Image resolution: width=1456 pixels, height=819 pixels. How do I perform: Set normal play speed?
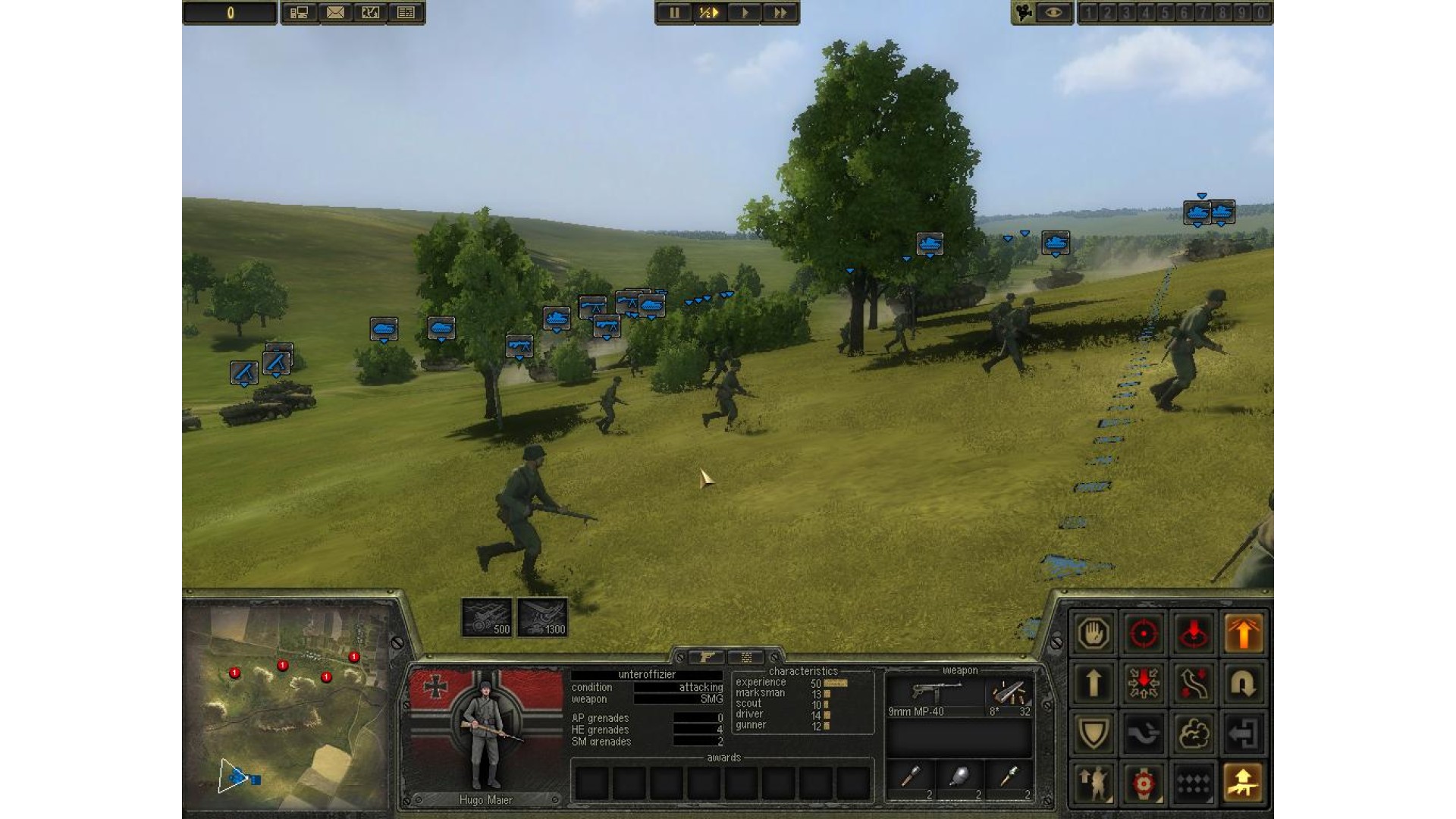click(745, 13)
